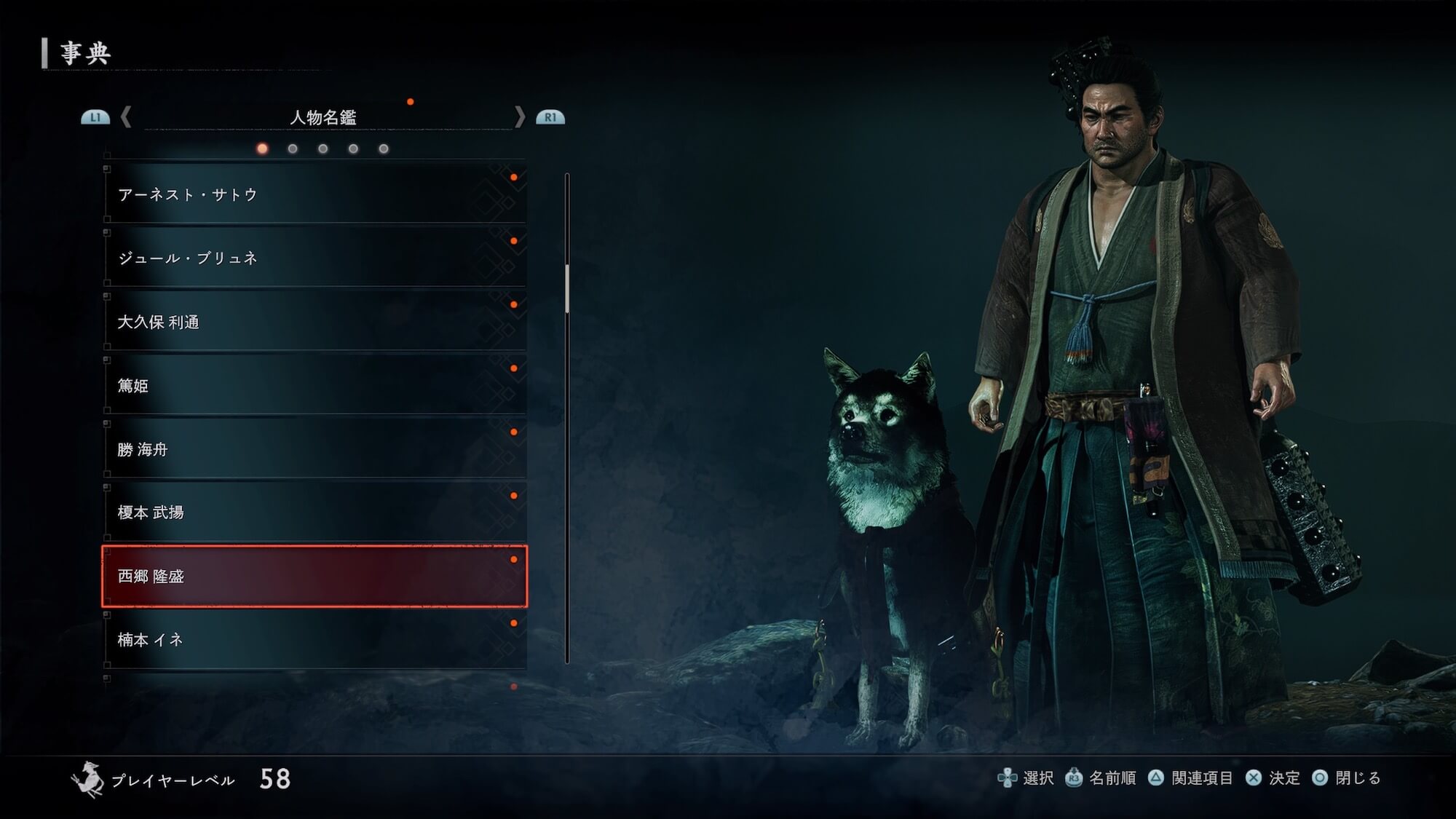
Task: Open the ジュール・ブリュネ character entry
Action: click(314, 258)
